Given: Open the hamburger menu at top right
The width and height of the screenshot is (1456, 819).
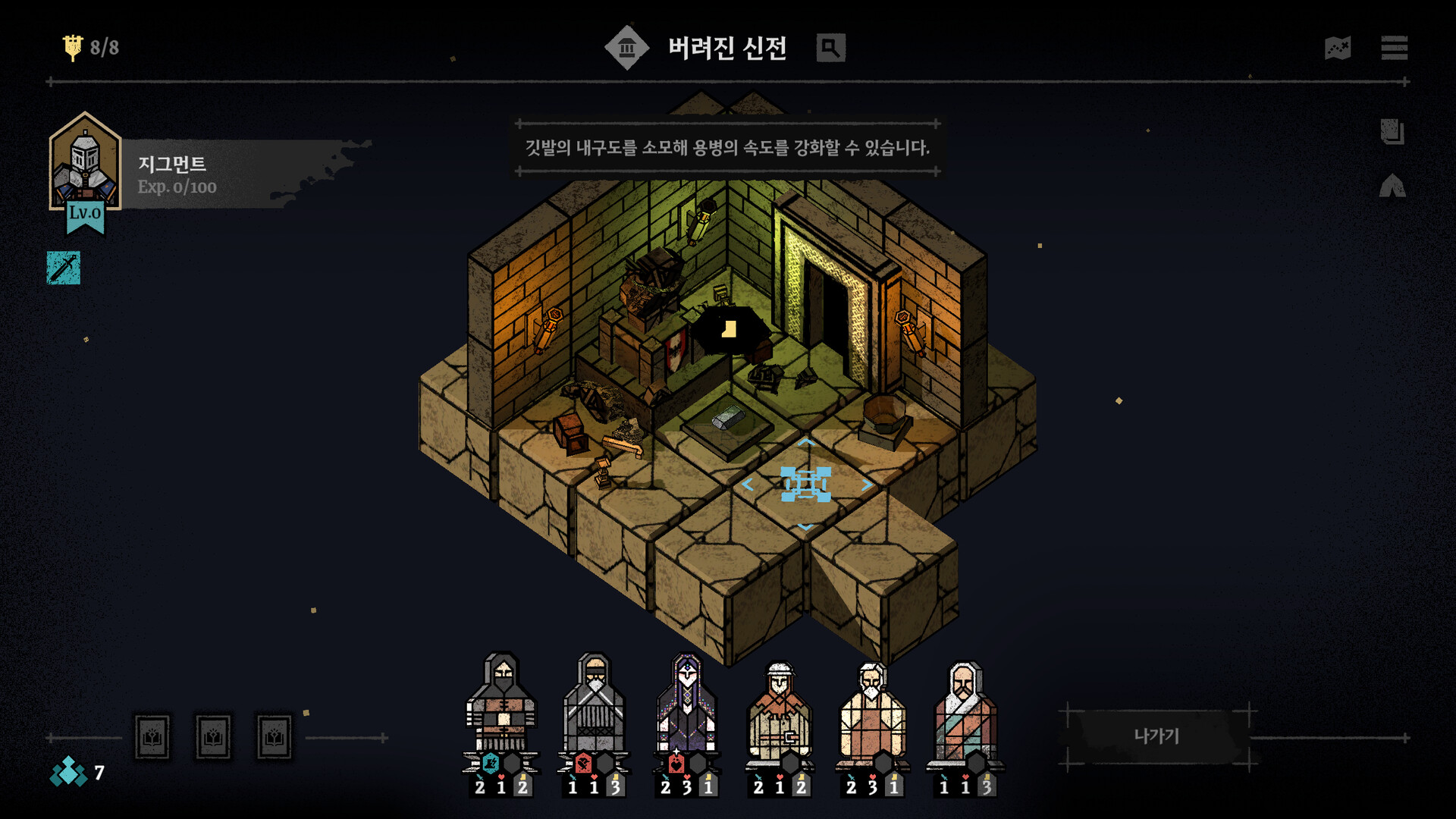Looking at the screenshot, I should pyautogui.click(x=1395, y=49).
